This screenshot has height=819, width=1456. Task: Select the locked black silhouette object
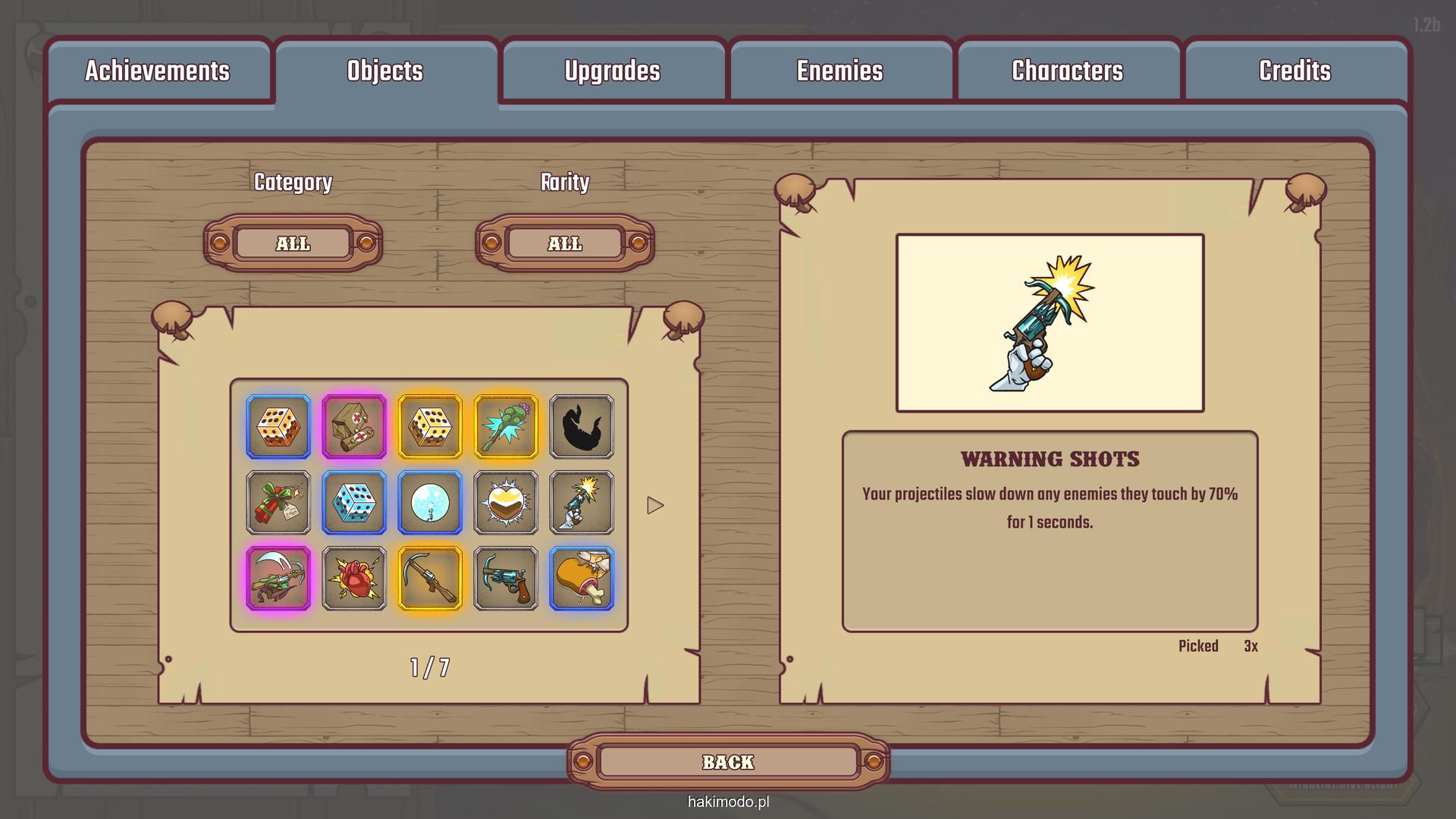pos(582,427)
